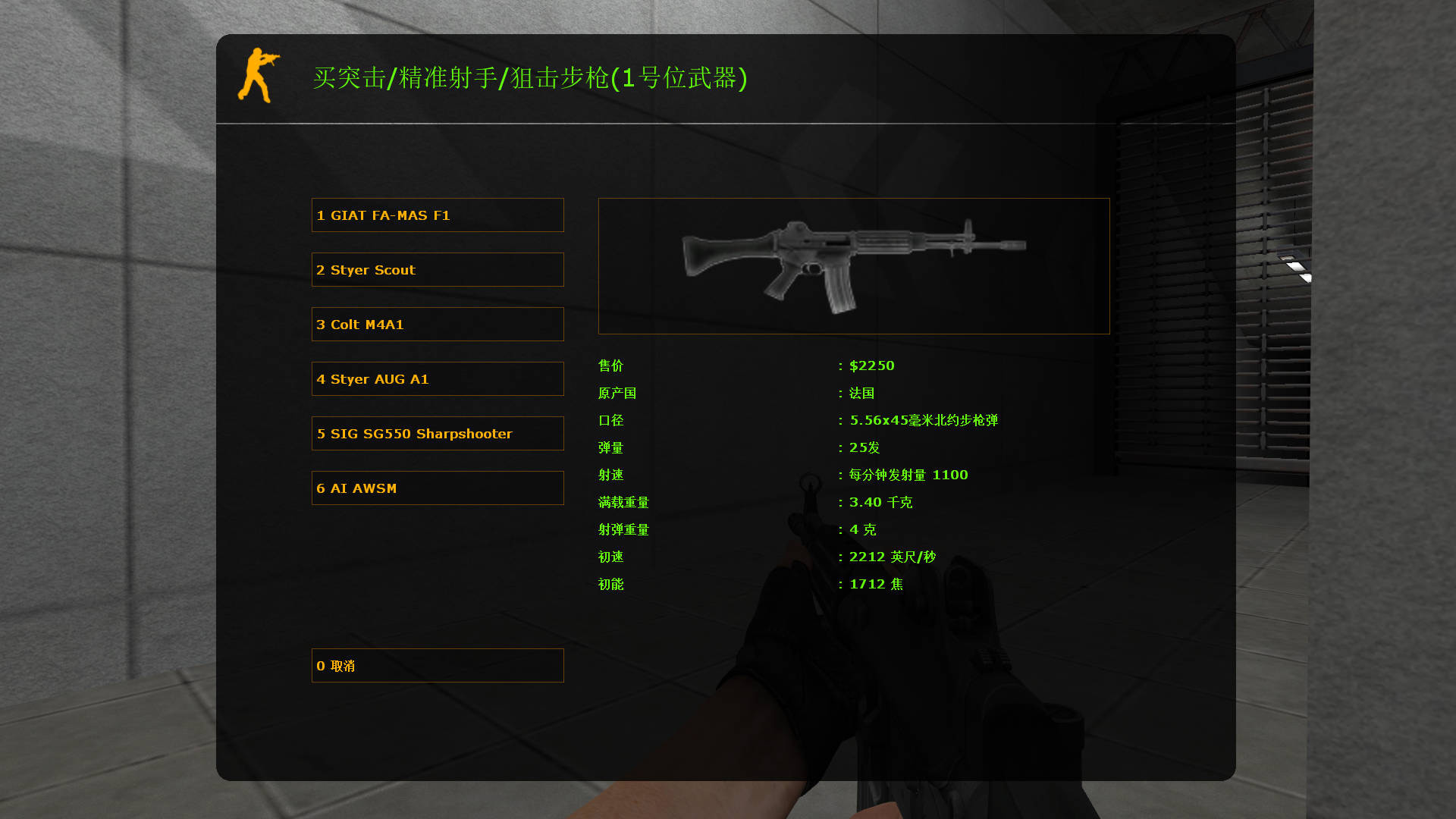The image size is (1456, 819).
Task: Click the 原产国 country of origin row
Action: click(x=617, y=393)
